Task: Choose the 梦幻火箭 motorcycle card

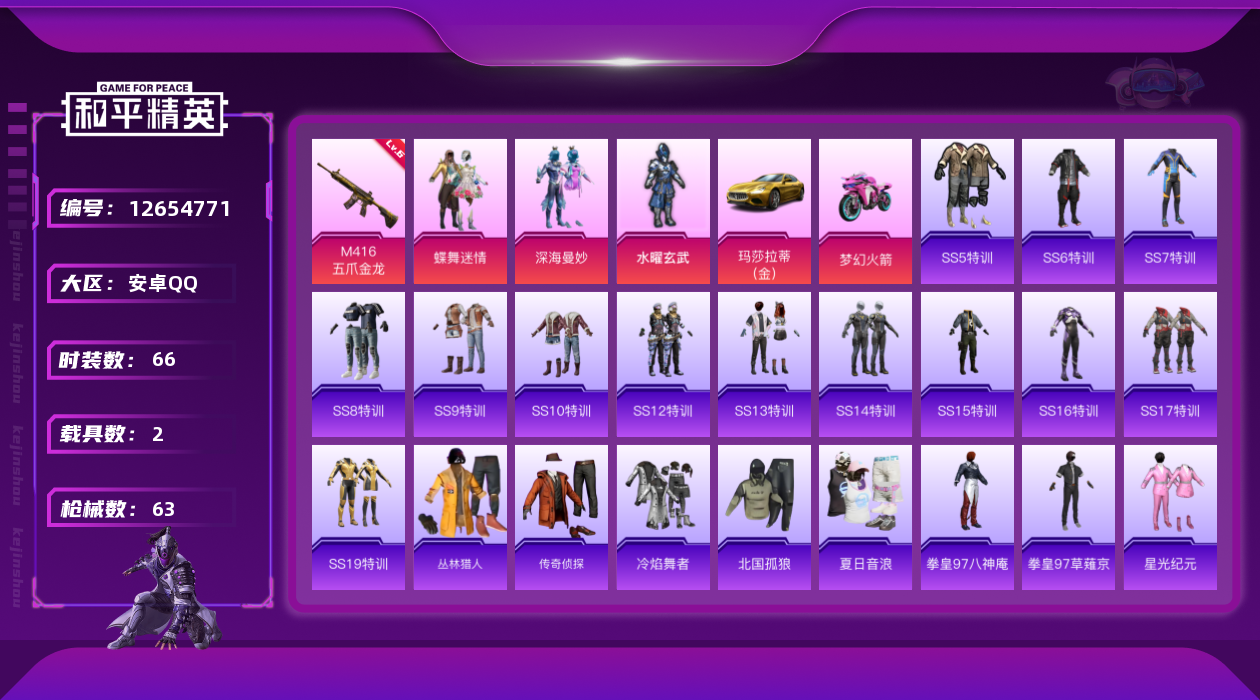Action: coord(865,211)
